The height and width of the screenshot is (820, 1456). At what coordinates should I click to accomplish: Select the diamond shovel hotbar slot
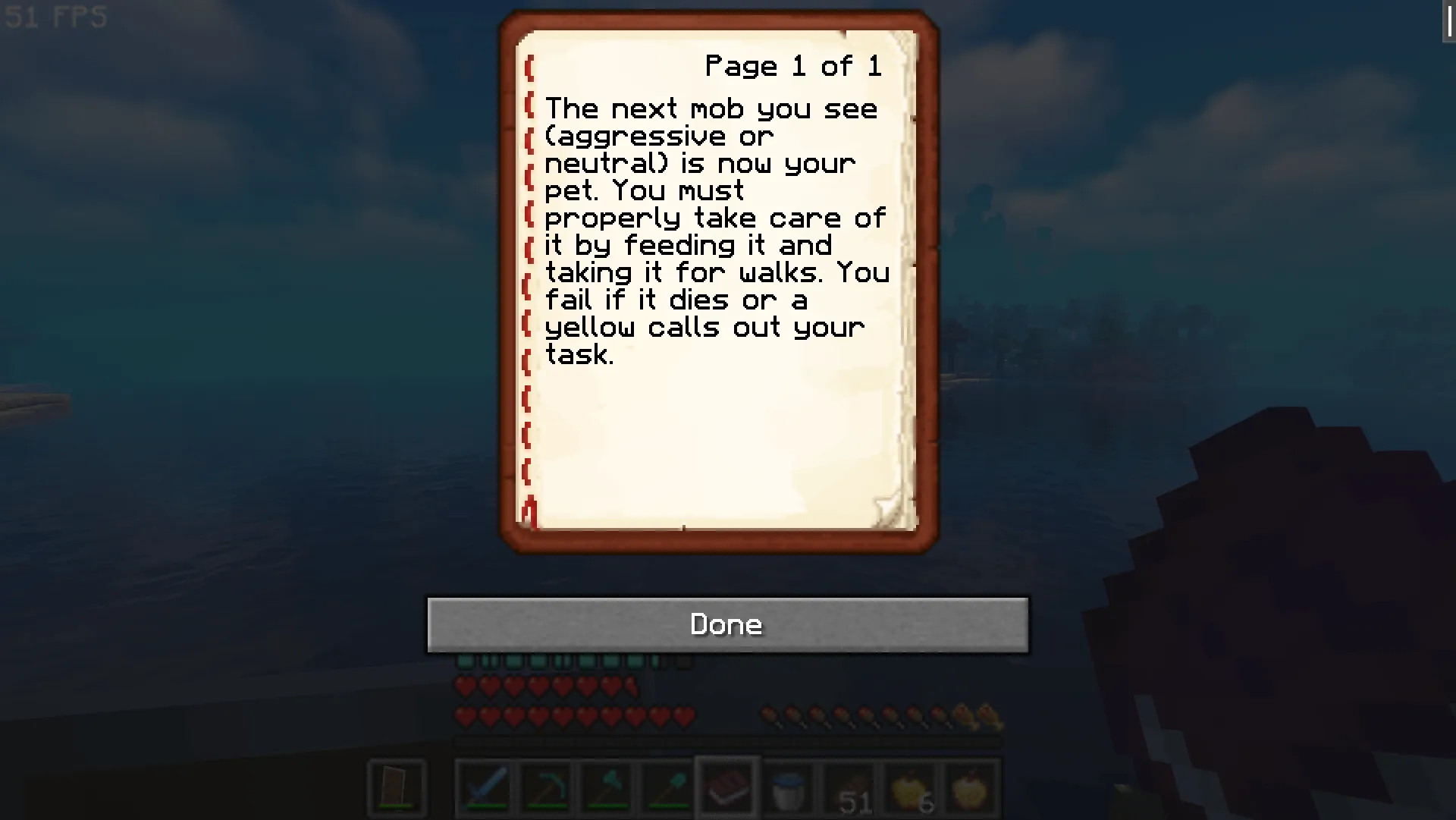click(x=667, y=789)
